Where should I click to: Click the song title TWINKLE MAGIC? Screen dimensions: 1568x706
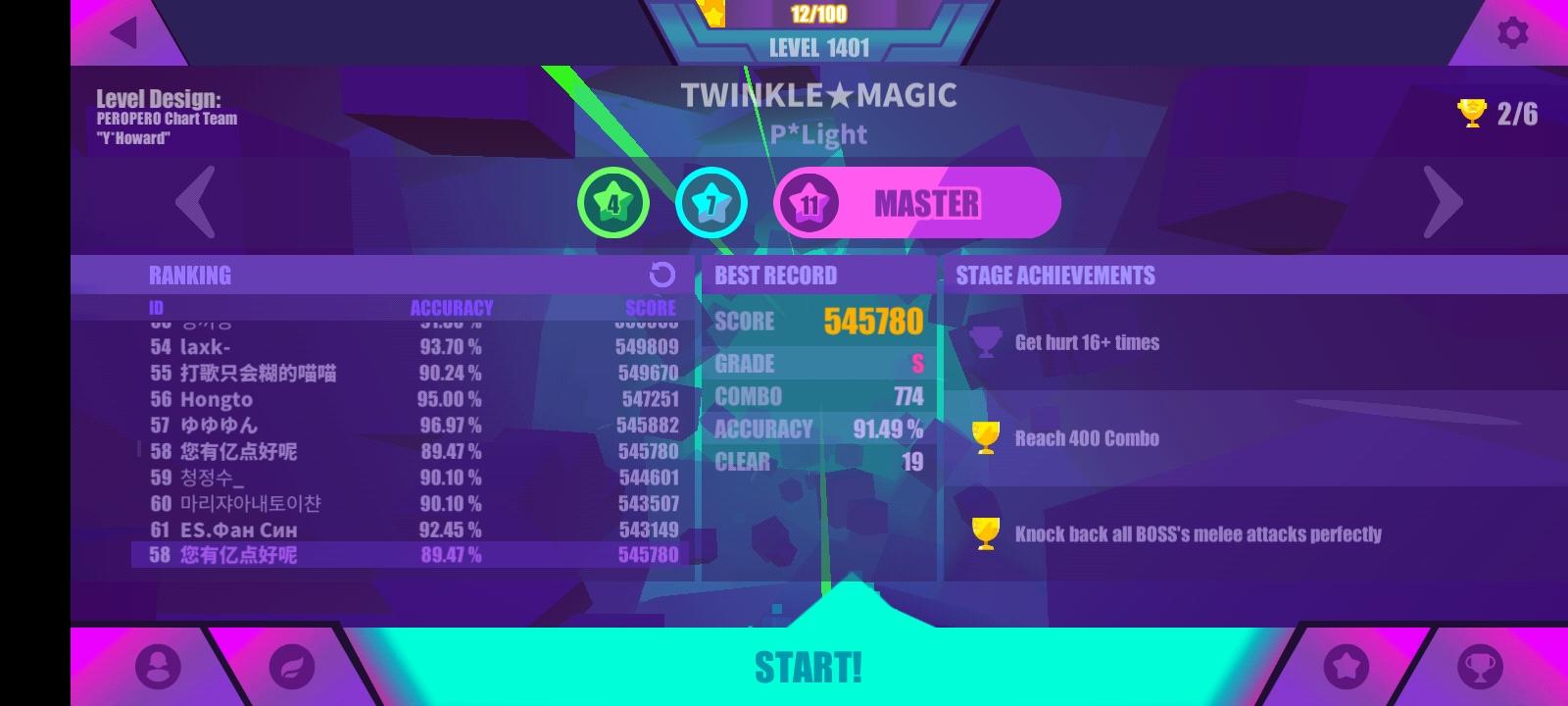click(x=819, y=95)
